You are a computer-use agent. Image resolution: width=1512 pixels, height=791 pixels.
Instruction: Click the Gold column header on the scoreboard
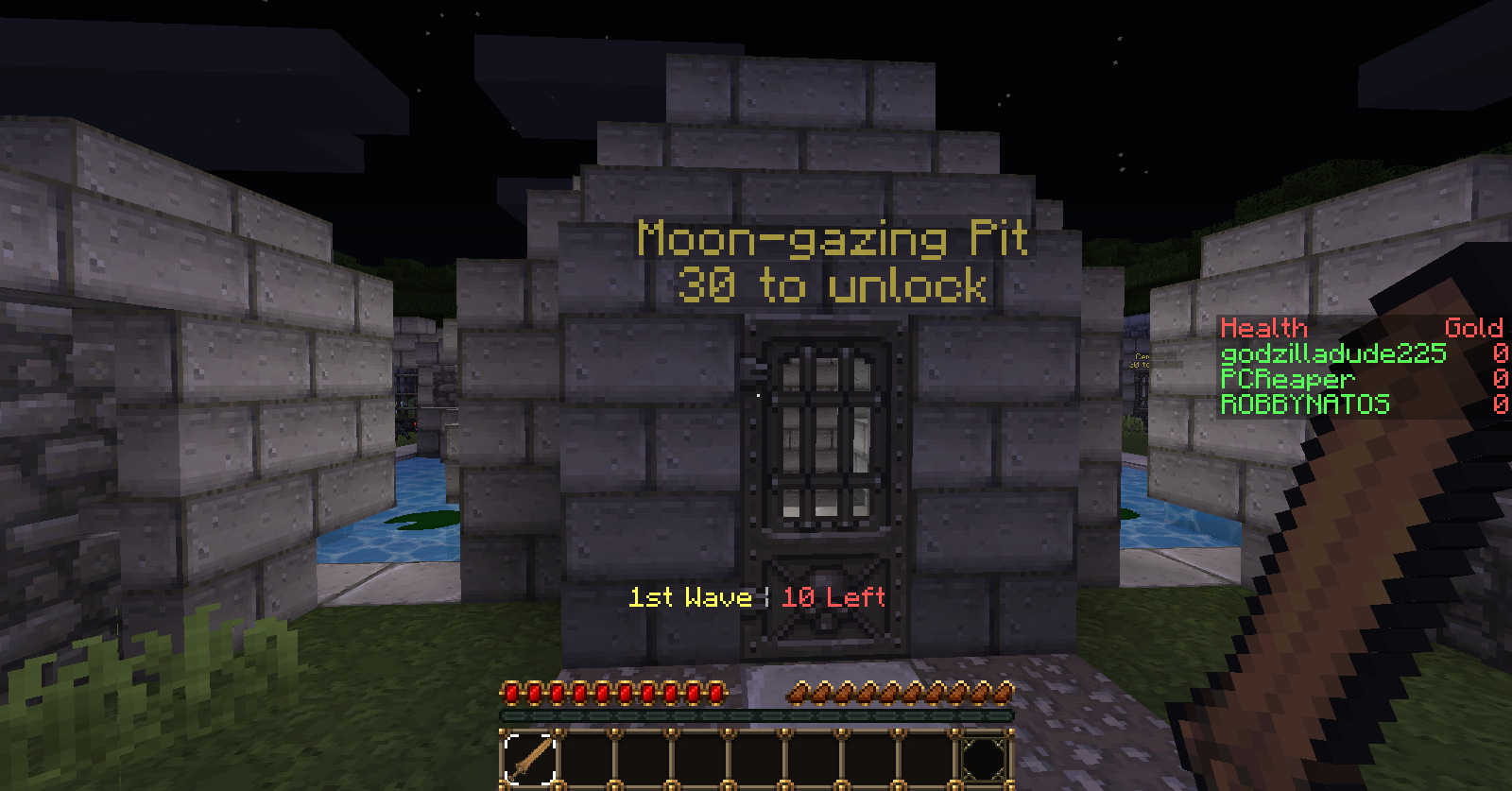[x=1474, y=329]
